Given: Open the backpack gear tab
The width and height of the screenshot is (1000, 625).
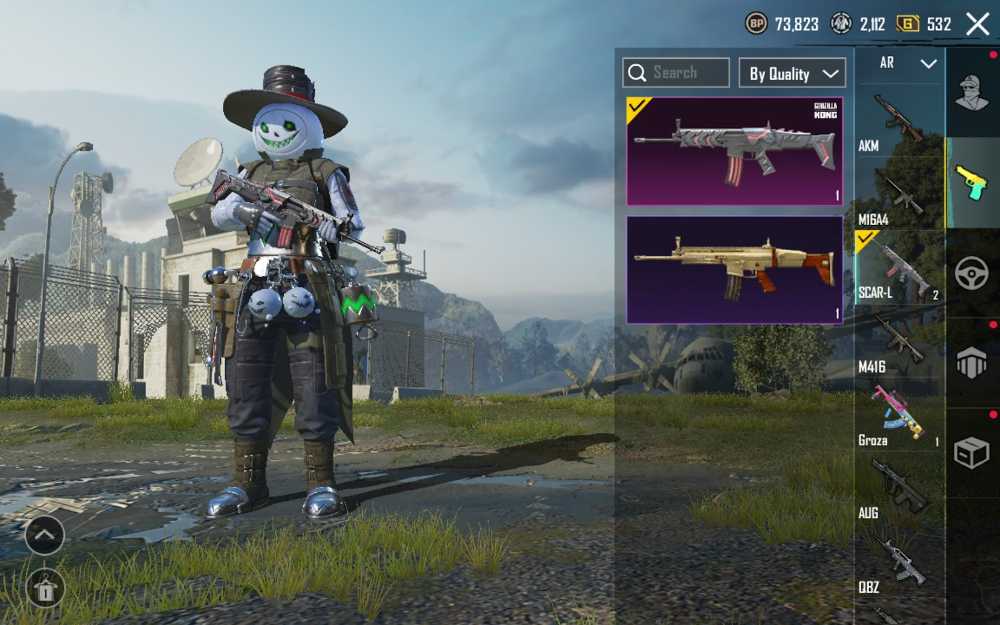Looking at the screenshot, I should point(971,363).
